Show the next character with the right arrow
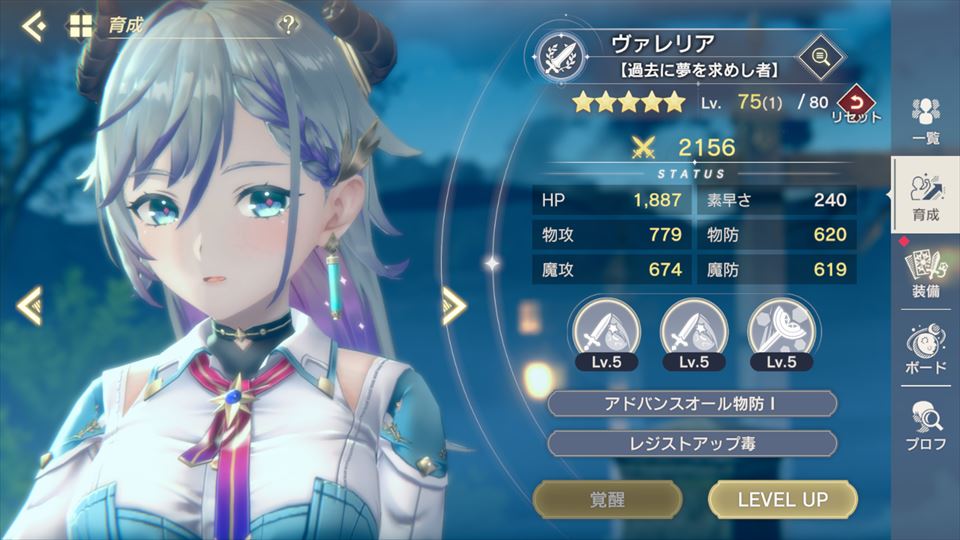 pos(454,305)
